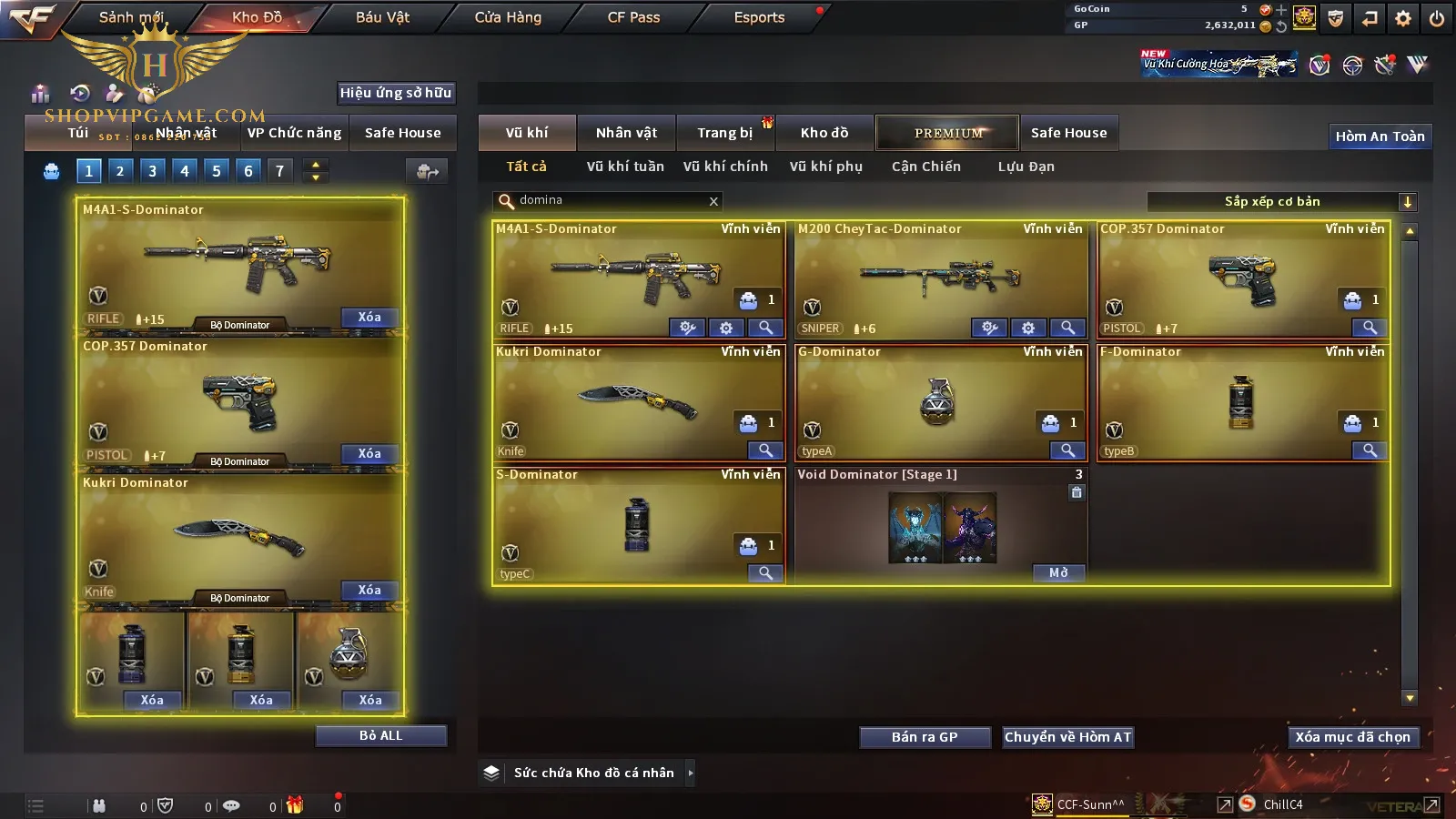Show the Cận Chiến weapon filter

(x=925, y=167)
